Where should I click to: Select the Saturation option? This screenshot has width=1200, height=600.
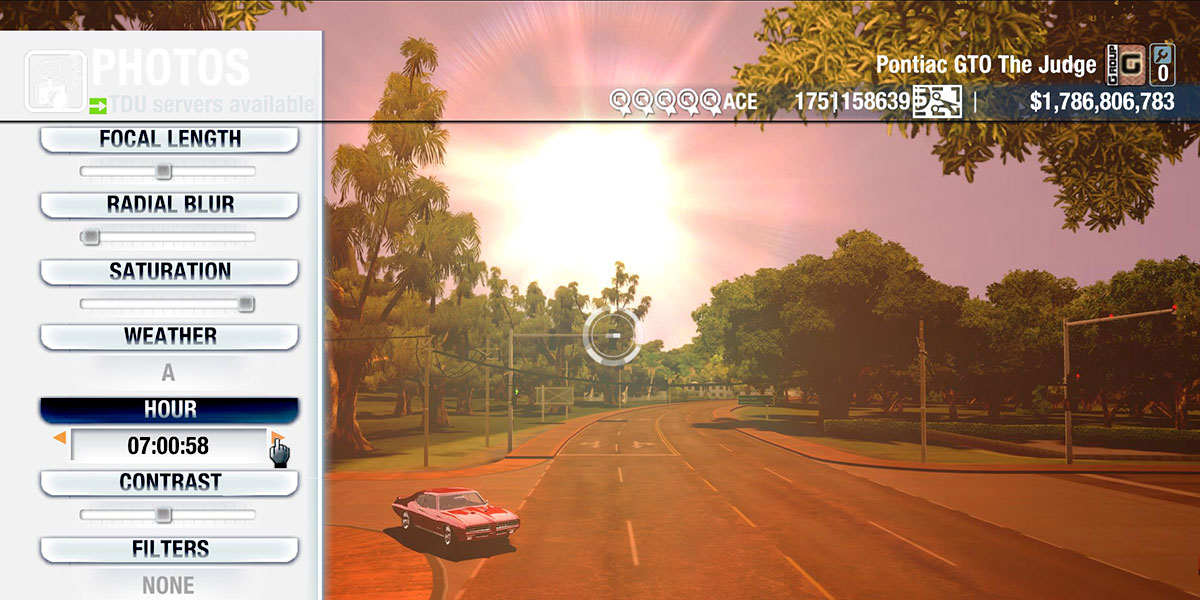click(x=169, y=272)
